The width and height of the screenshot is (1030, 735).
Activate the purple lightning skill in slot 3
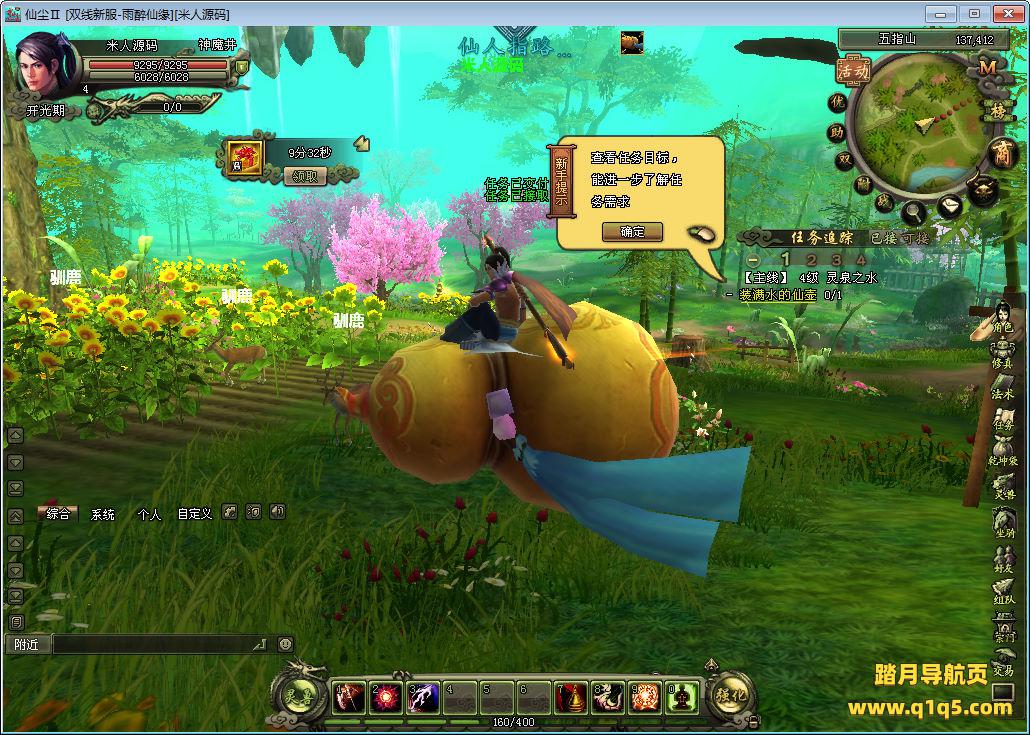click(x=422, y=697)
